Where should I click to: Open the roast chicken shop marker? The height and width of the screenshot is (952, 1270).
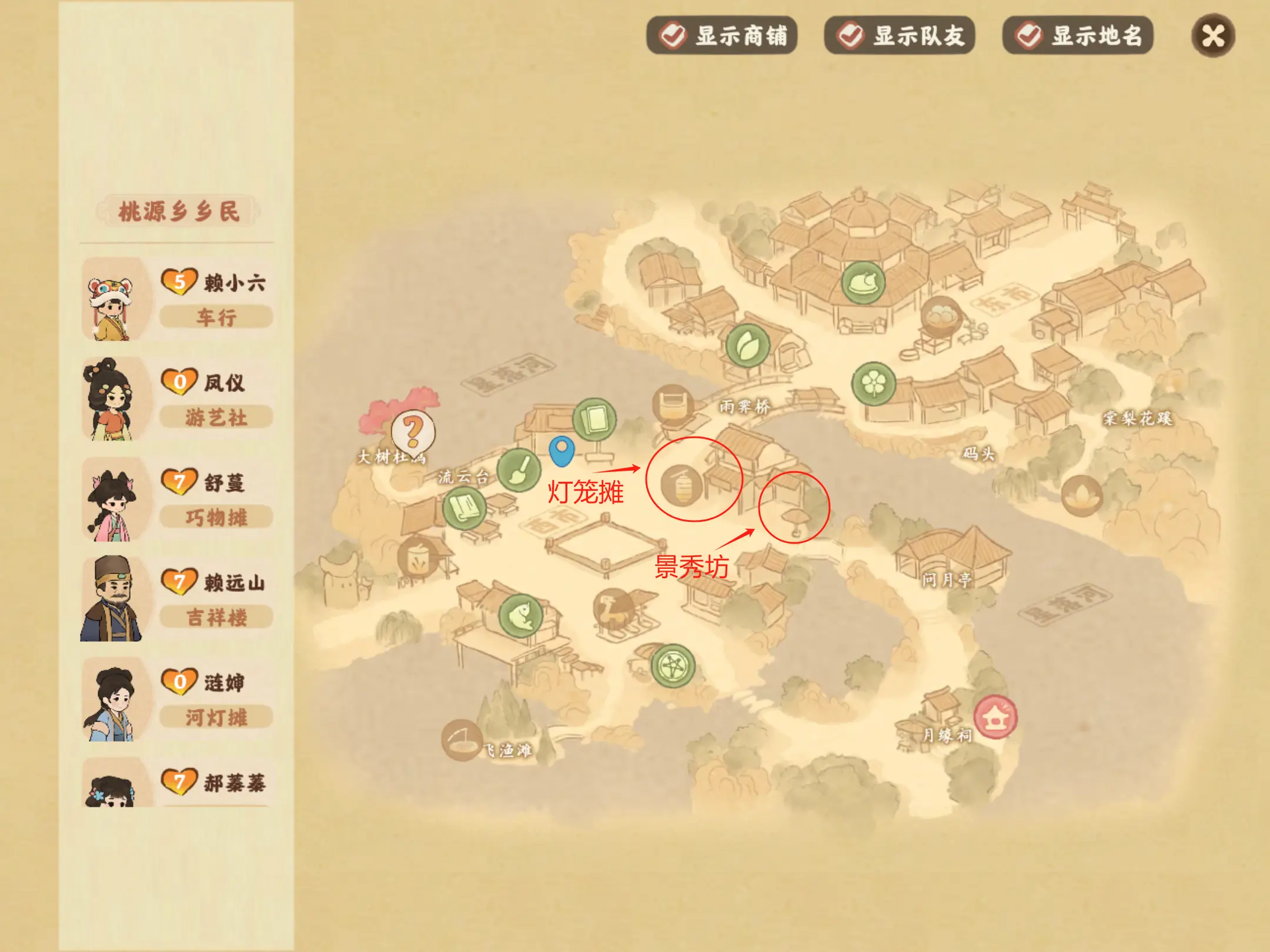863,283
